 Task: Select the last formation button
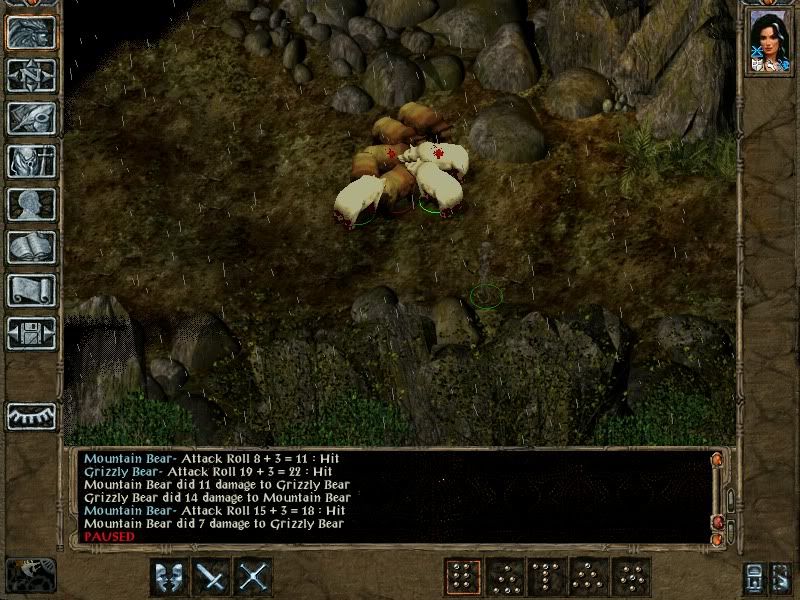631,577
